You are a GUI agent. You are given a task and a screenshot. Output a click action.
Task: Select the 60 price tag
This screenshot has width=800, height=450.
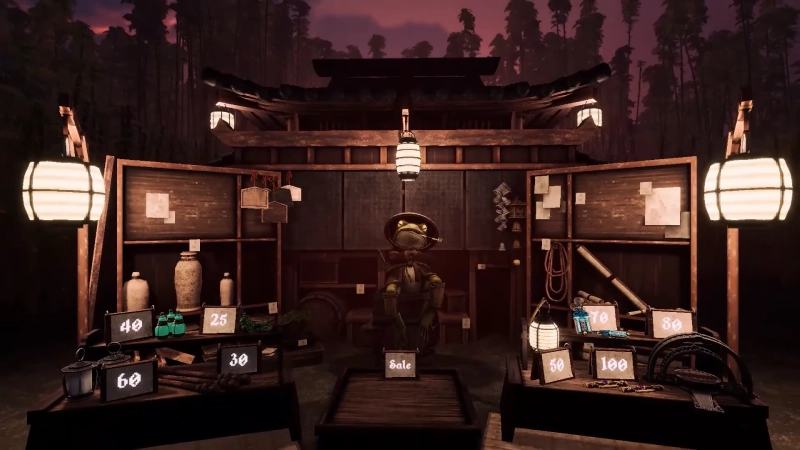click(x=129, y=379)
